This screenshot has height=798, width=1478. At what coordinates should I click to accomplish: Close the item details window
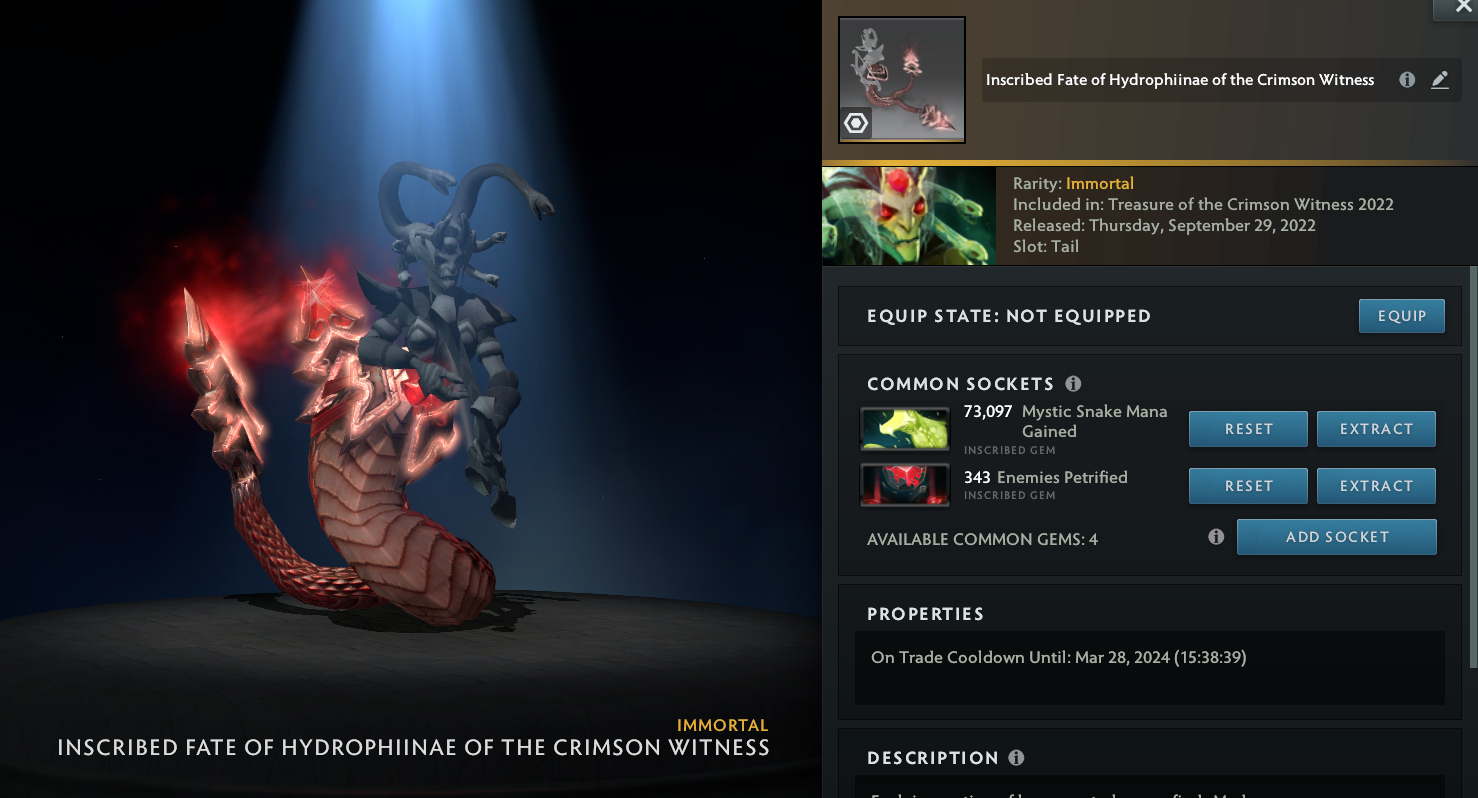1455,8
